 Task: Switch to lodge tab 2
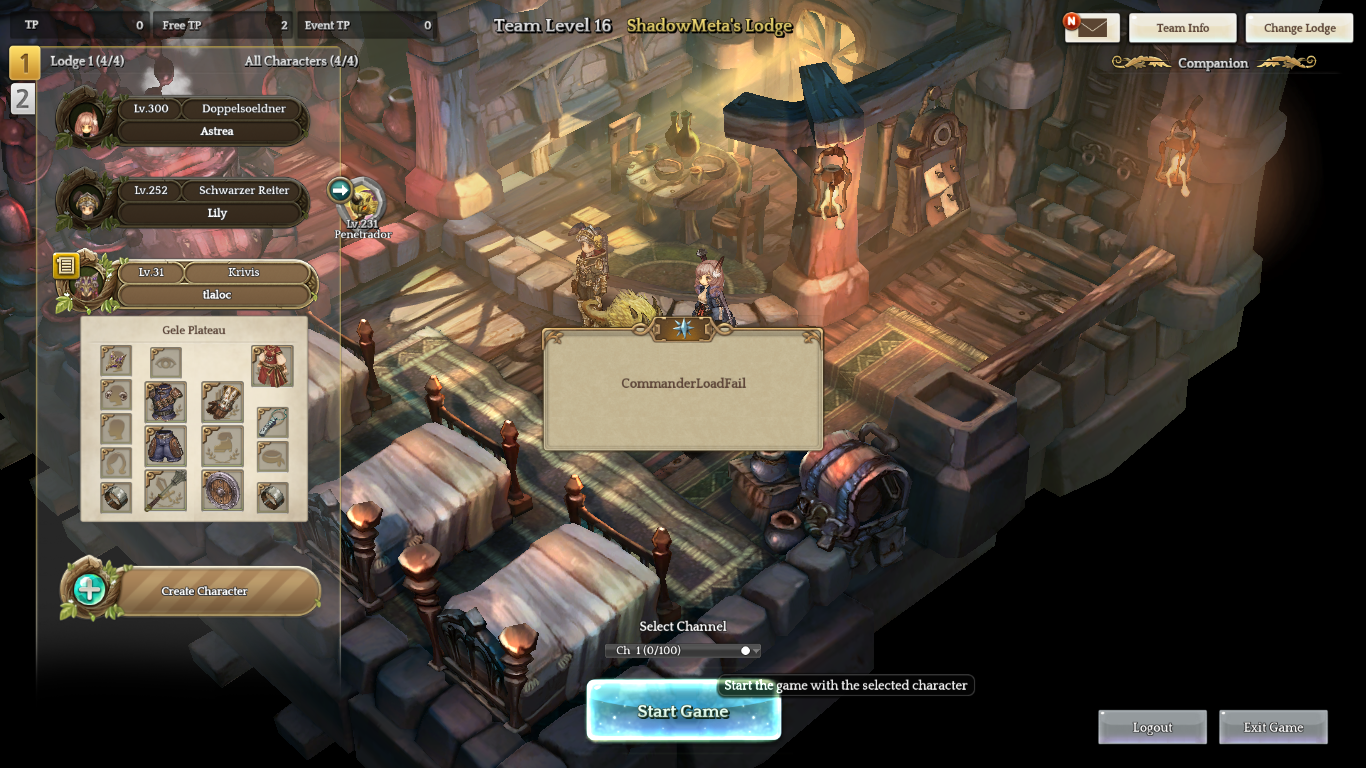coord(23,98)
